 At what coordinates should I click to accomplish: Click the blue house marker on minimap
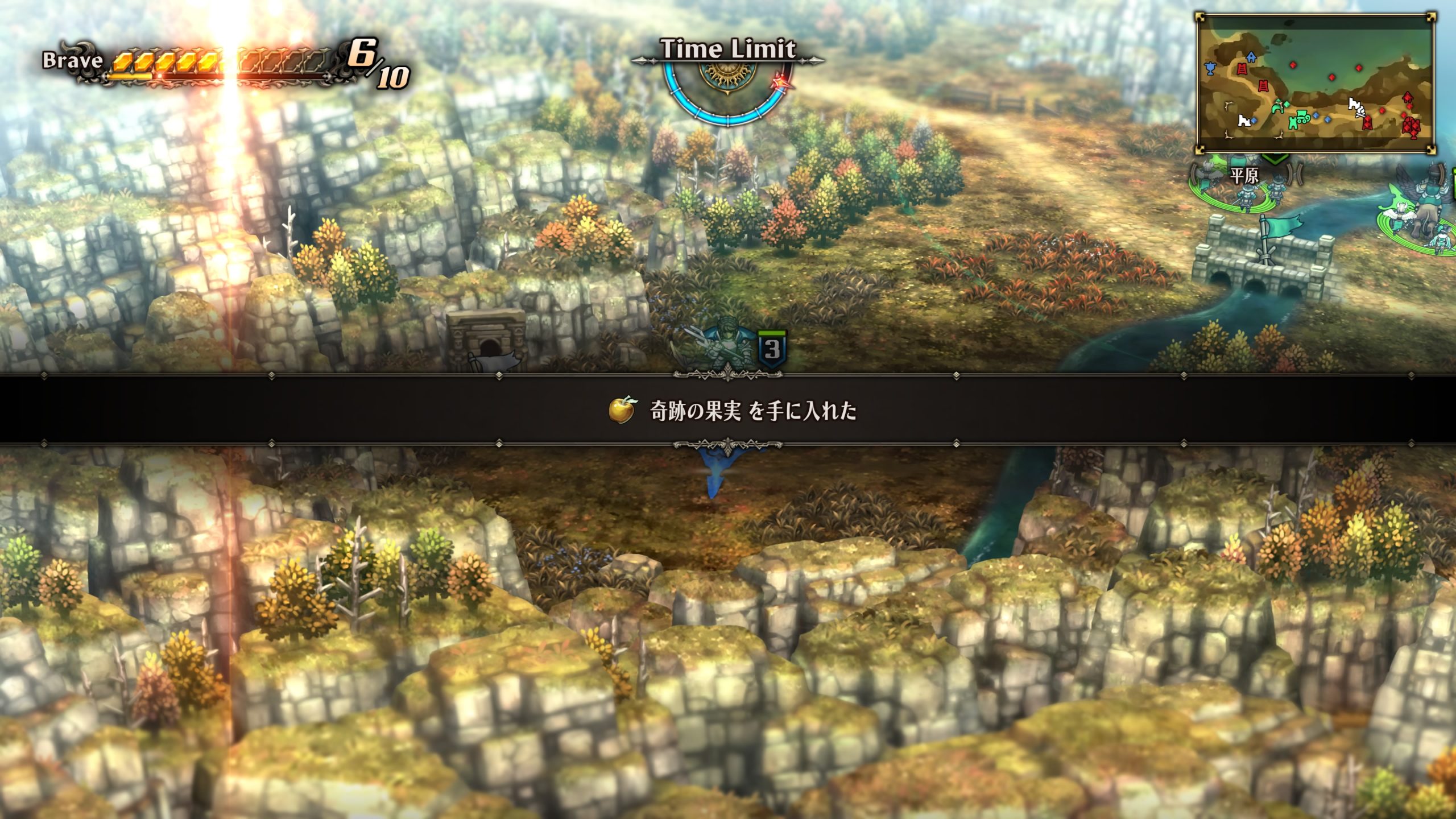click(1251, 57)
